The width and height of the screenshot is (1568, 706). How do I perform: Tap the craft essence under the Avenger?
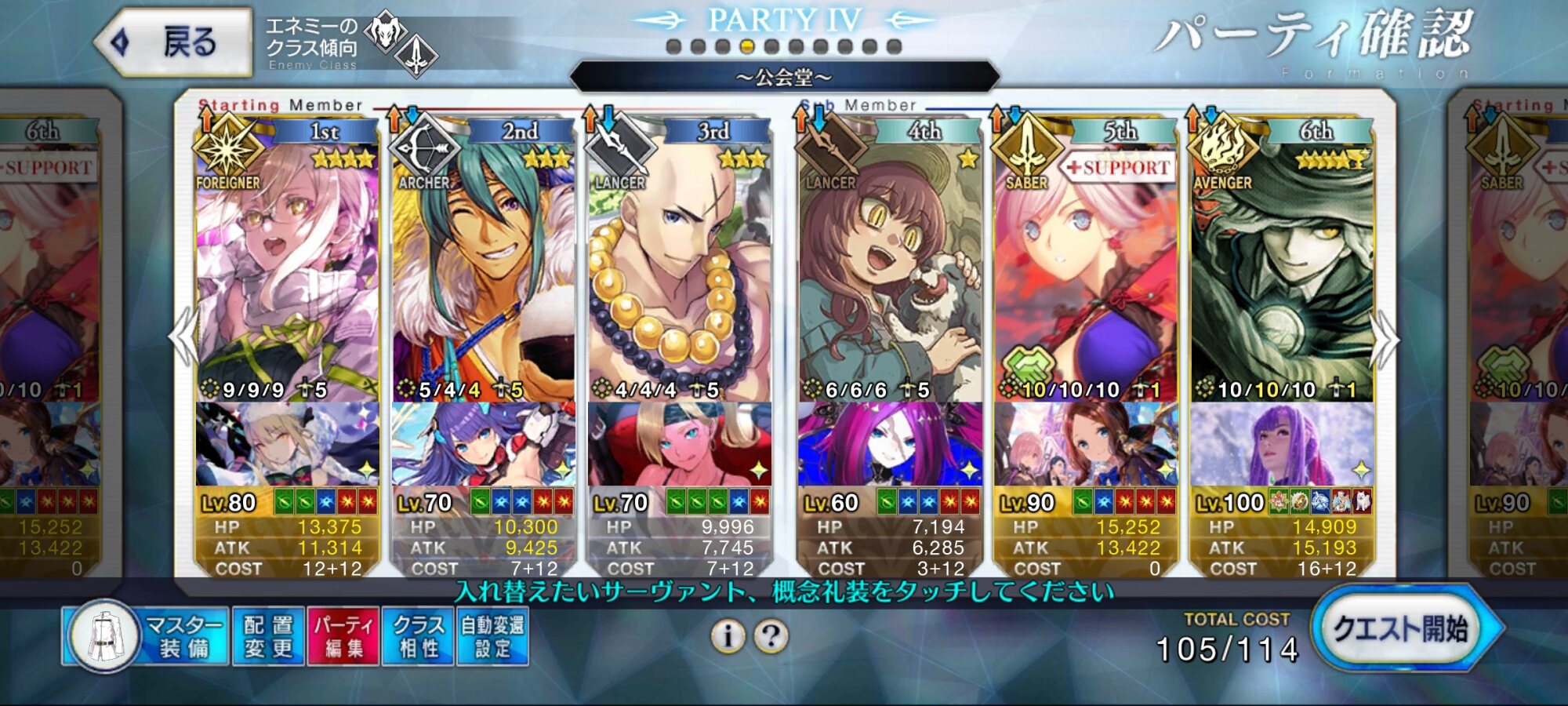pyautogui.click(x=1281, y=444)
